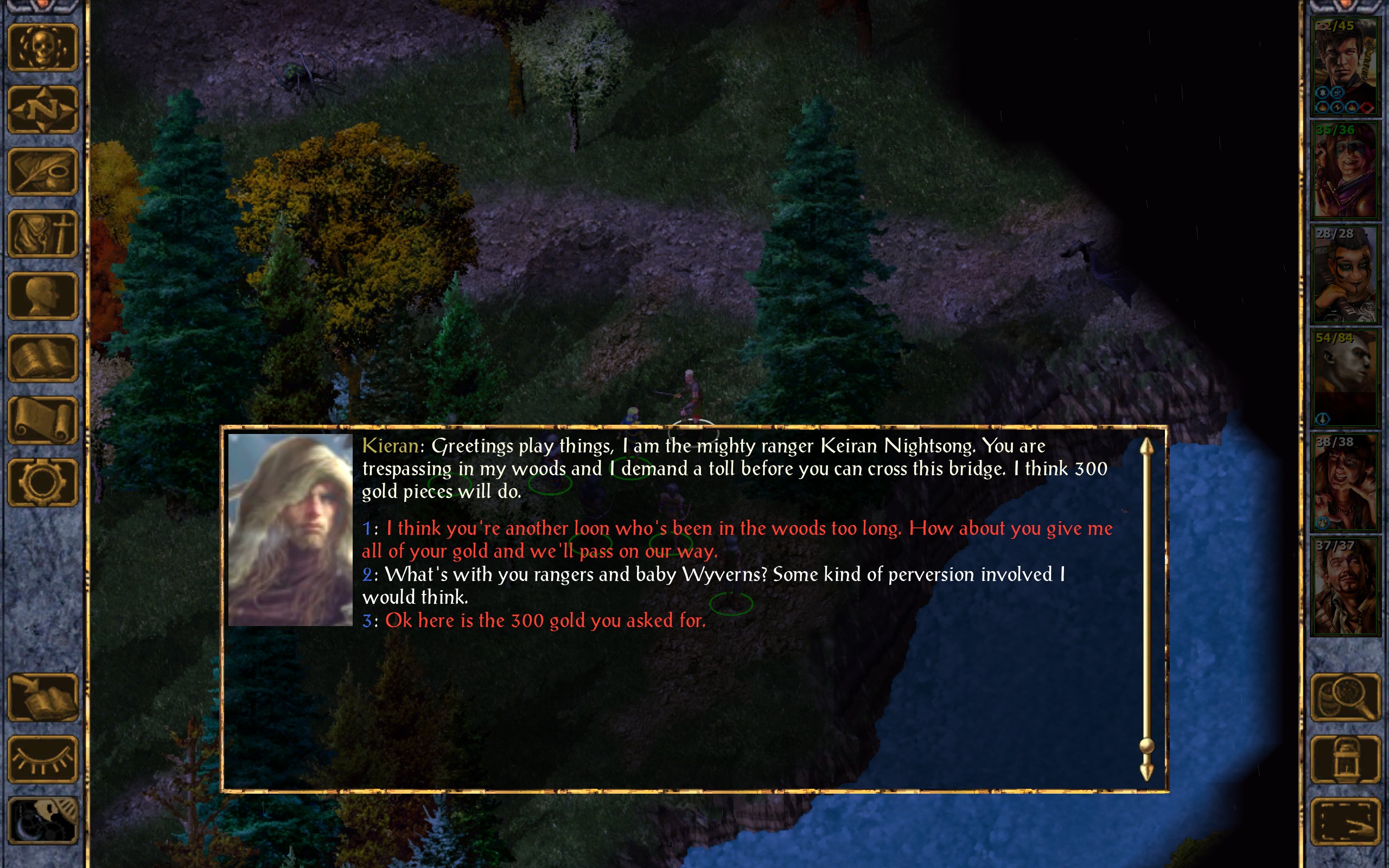1389x868 pixels.
Task: Click the dialogue scrollbar down arrow
Action: (x=1146, y=772)
